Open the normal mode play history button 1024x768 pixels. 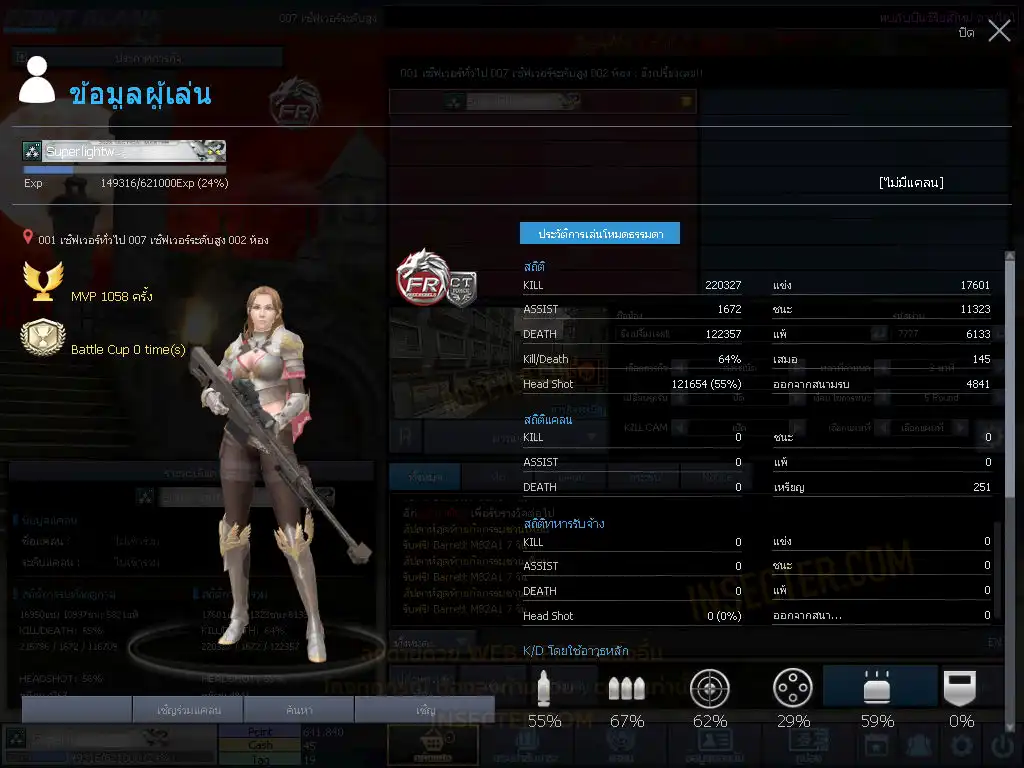[600, 233]
